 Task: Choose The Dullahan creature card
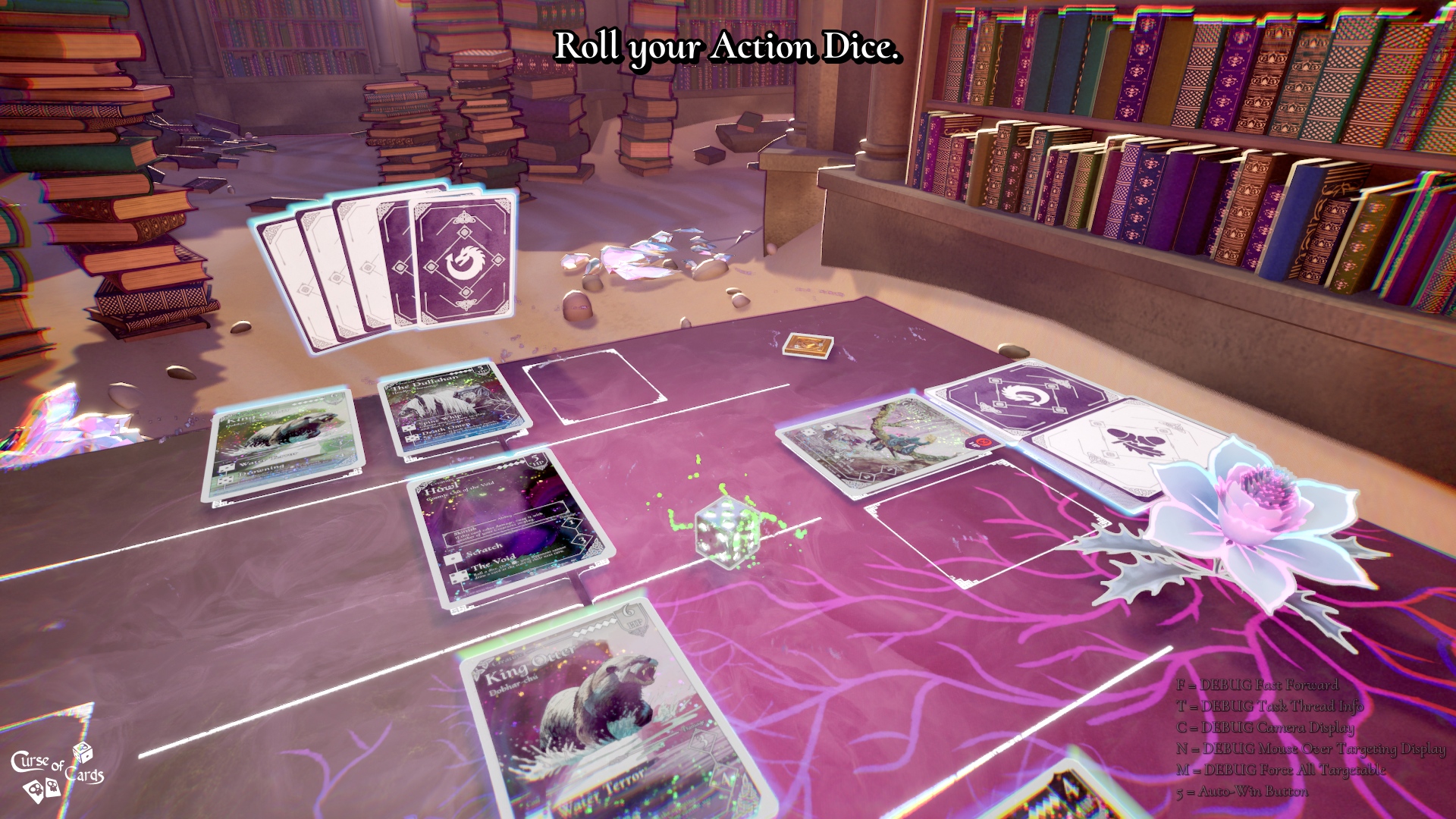click(x=453, y=409)
